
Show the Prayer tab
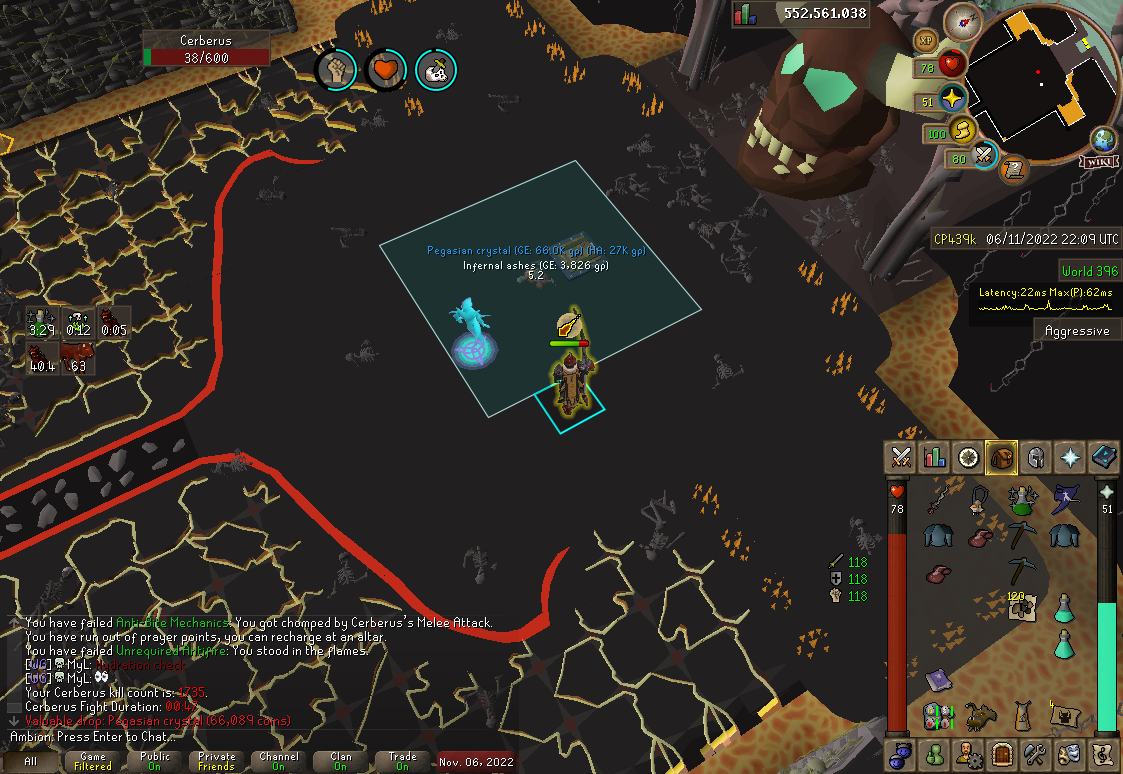(1070, 457)
